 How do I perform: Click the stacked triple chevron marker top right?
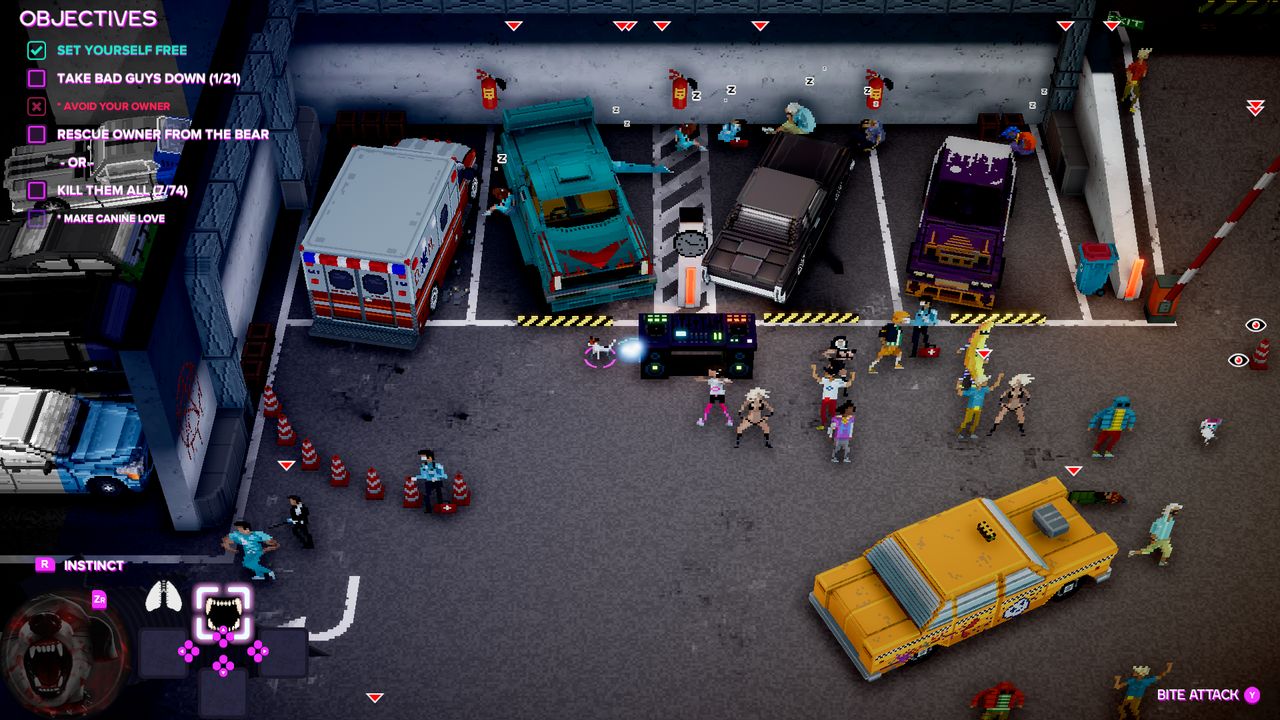1255,107
